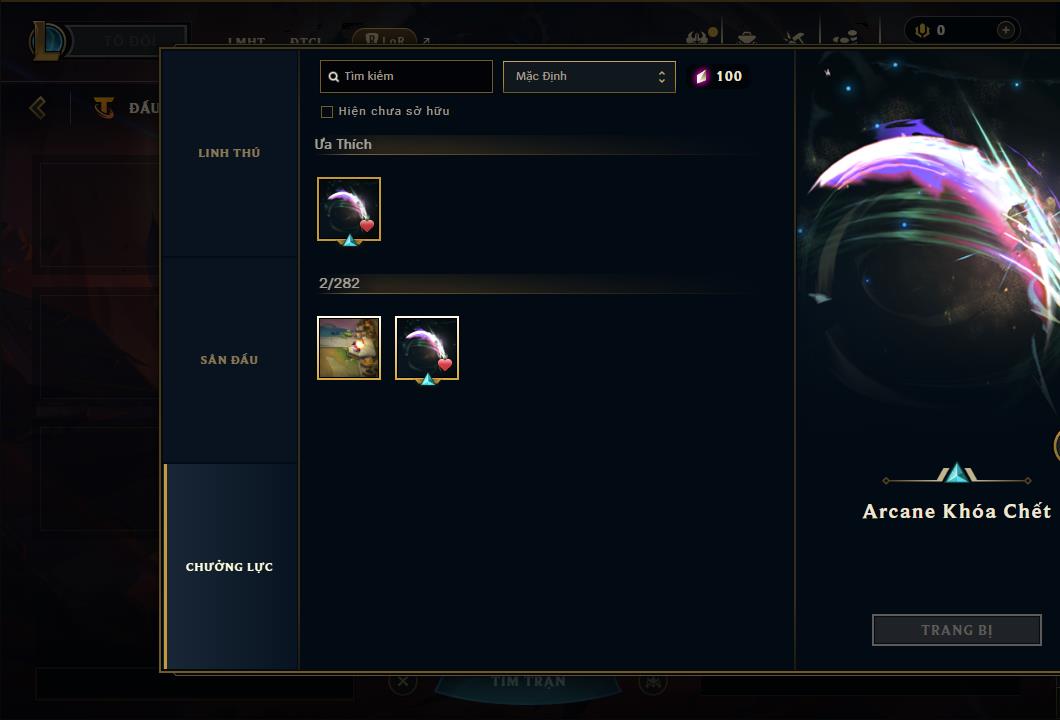Select the Chưởng Lực tab
This screenshot has height=720, width=1060.
[229, 567]
